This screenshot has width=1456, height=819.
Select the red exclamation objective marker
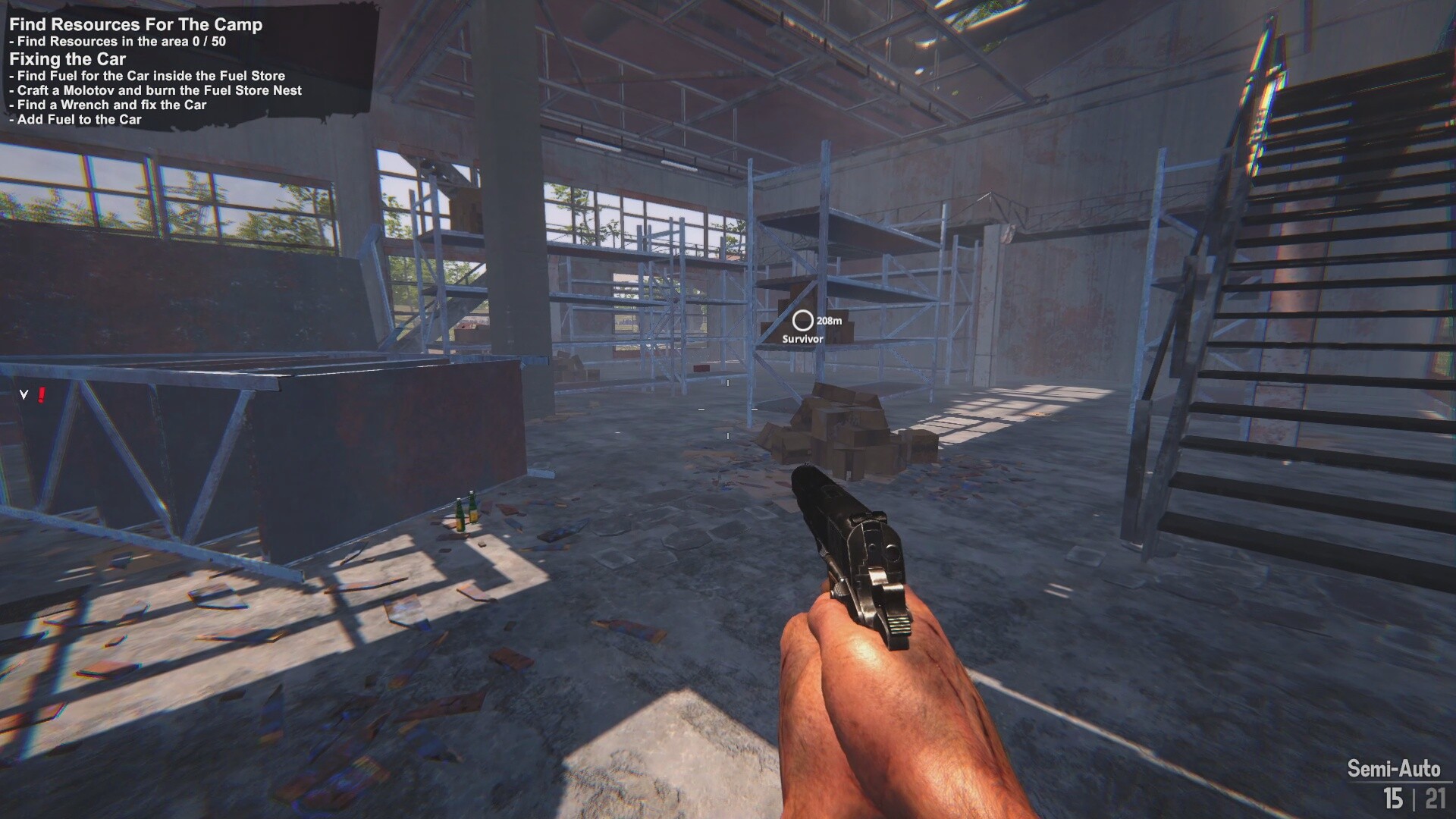pyautogui.click(x=41, y=395)
